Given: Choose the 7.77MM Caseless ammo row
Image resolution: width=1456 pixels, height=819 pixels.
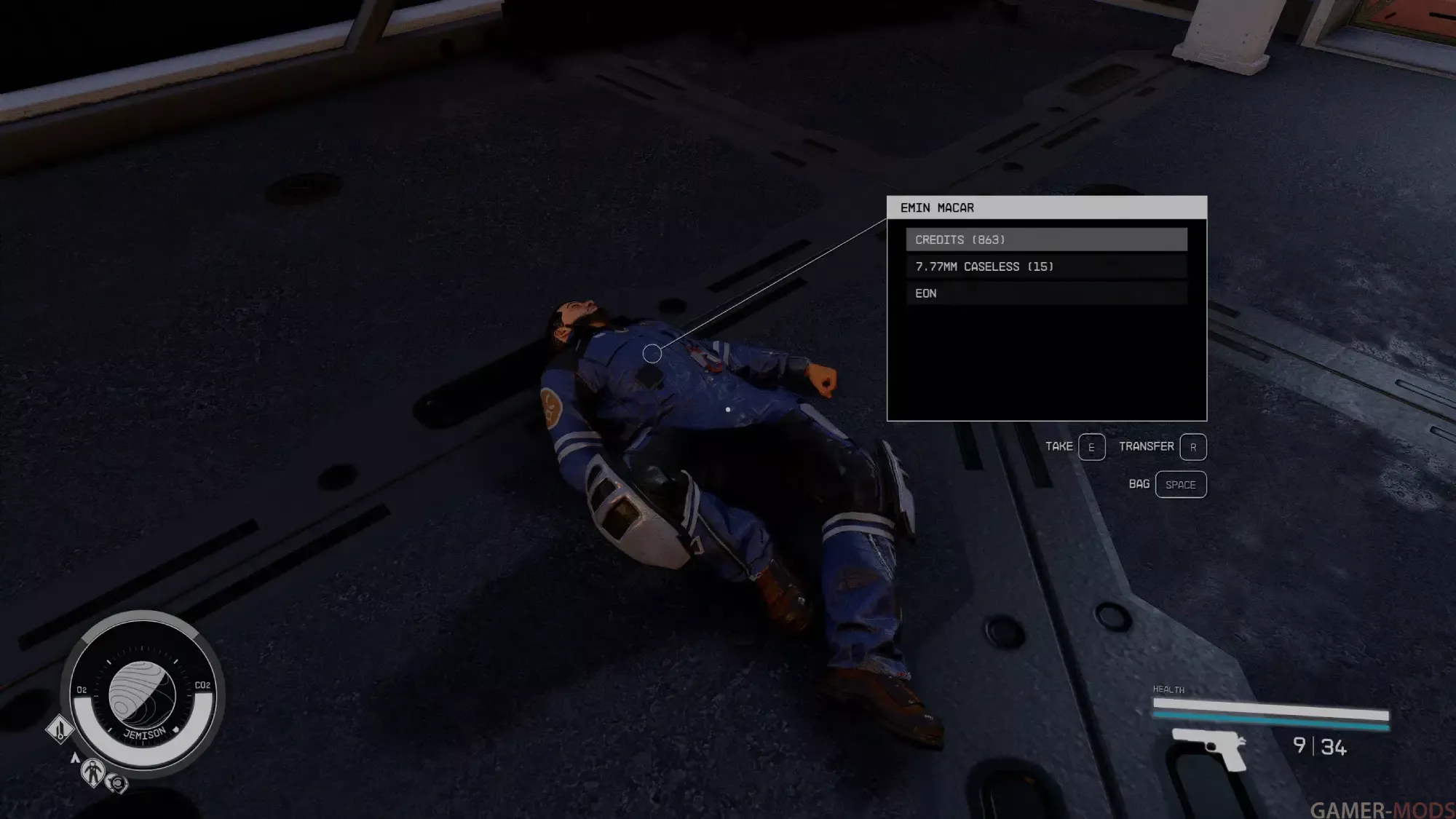Looking at the screenshot, I should [x=1046, y=266].
